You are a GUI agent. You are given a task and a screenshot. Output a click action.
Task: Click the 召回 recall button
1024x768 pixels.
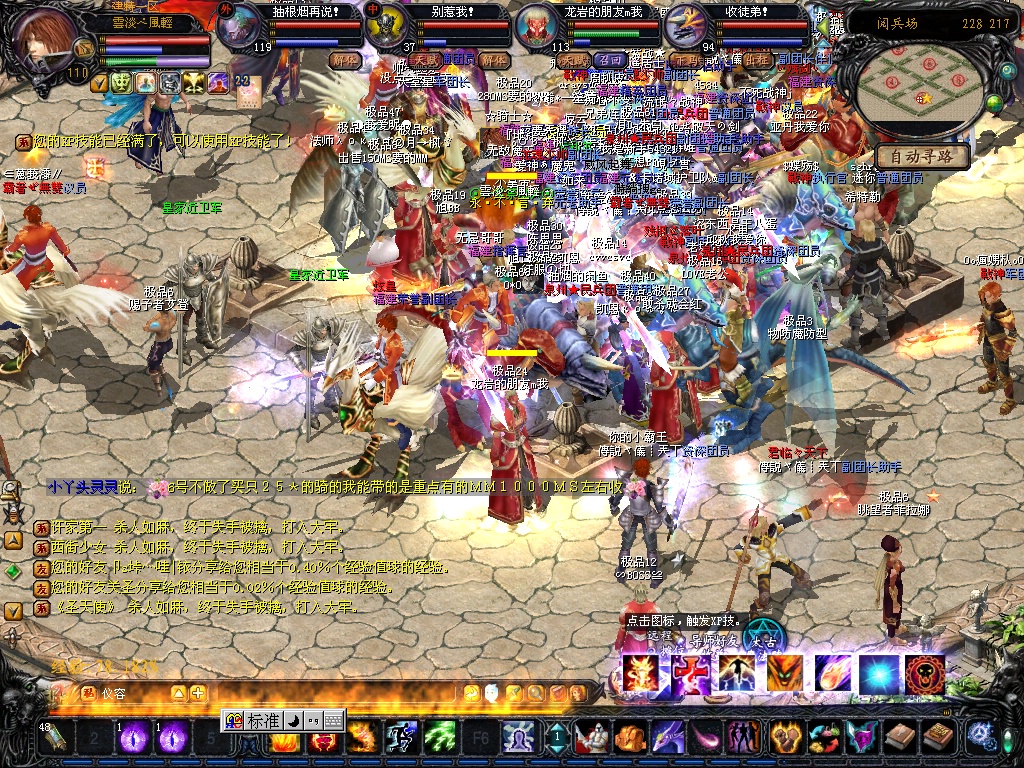pos(609,60)
